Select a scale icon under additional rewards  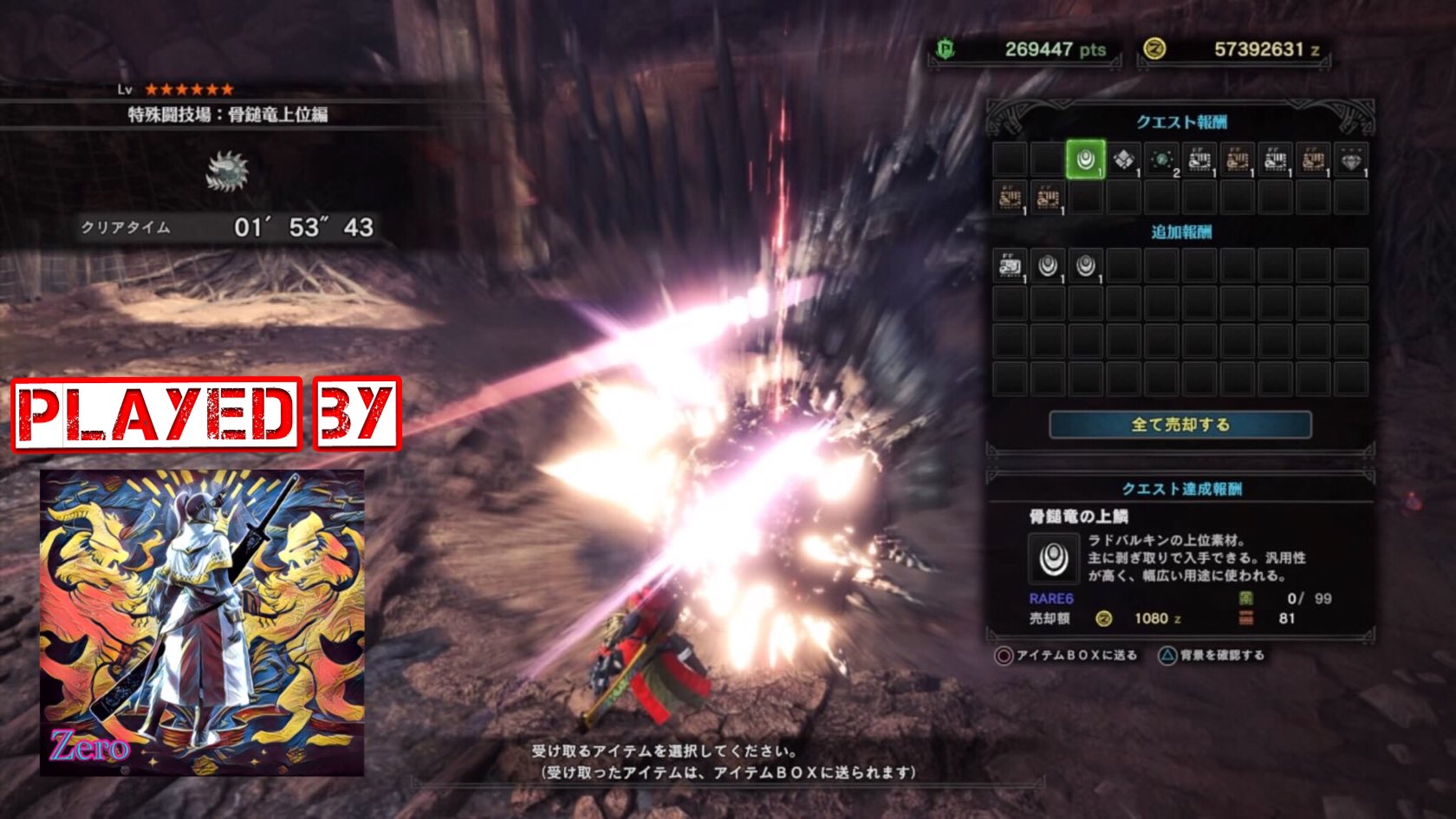point(1048,266)
